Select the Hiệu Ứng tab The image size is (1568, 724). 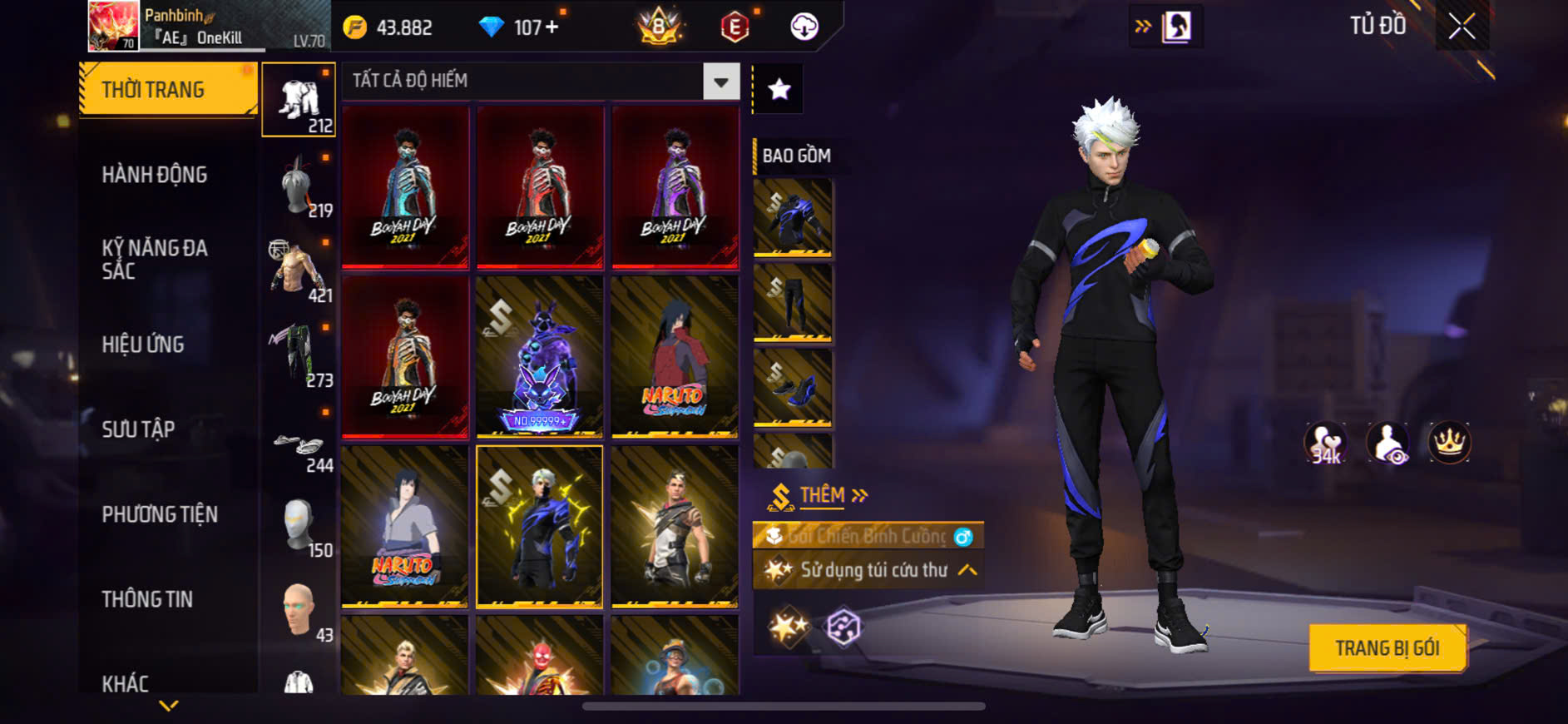coord(143,345)
